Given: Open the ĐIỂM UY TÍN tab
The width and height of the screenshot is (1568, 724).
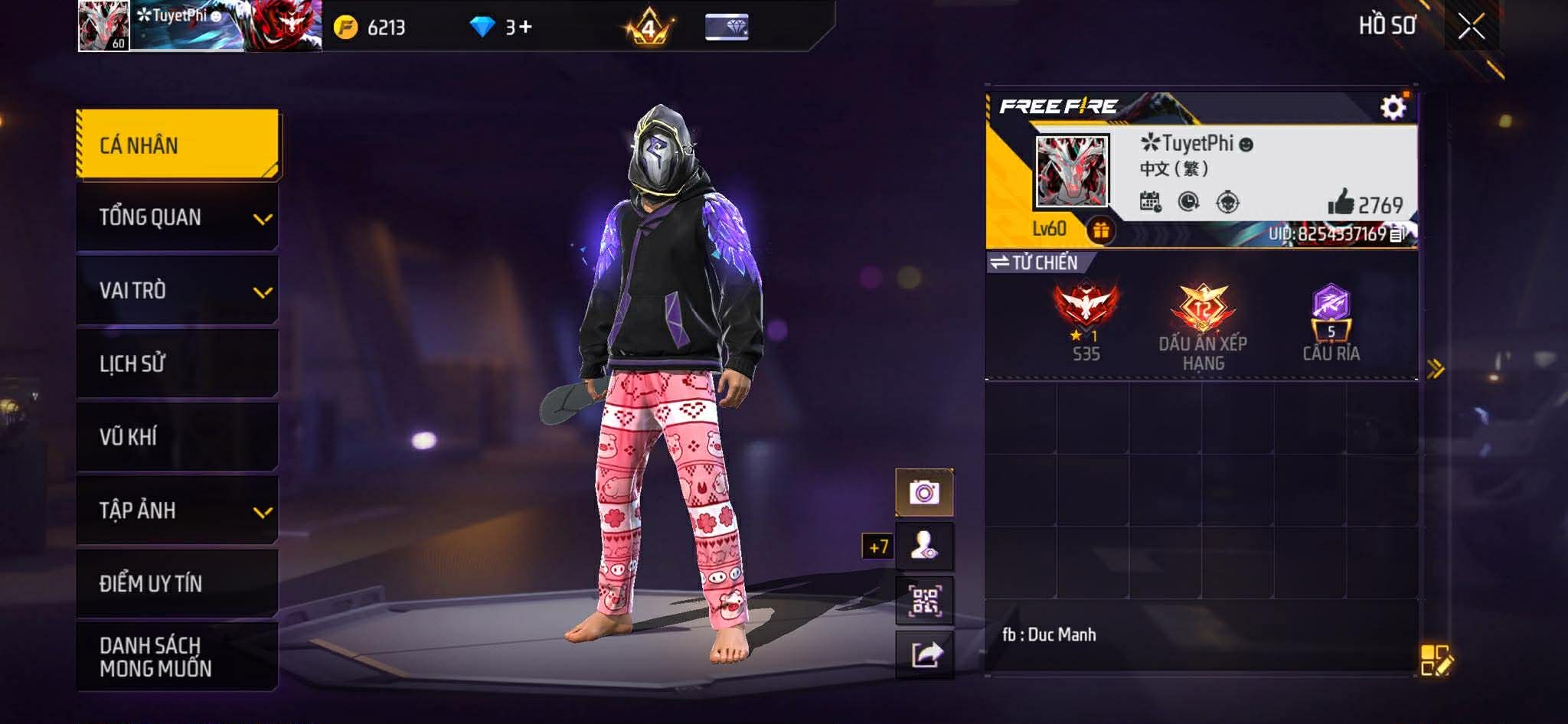Looking at the screenshot, I should (x=178, y=583).
